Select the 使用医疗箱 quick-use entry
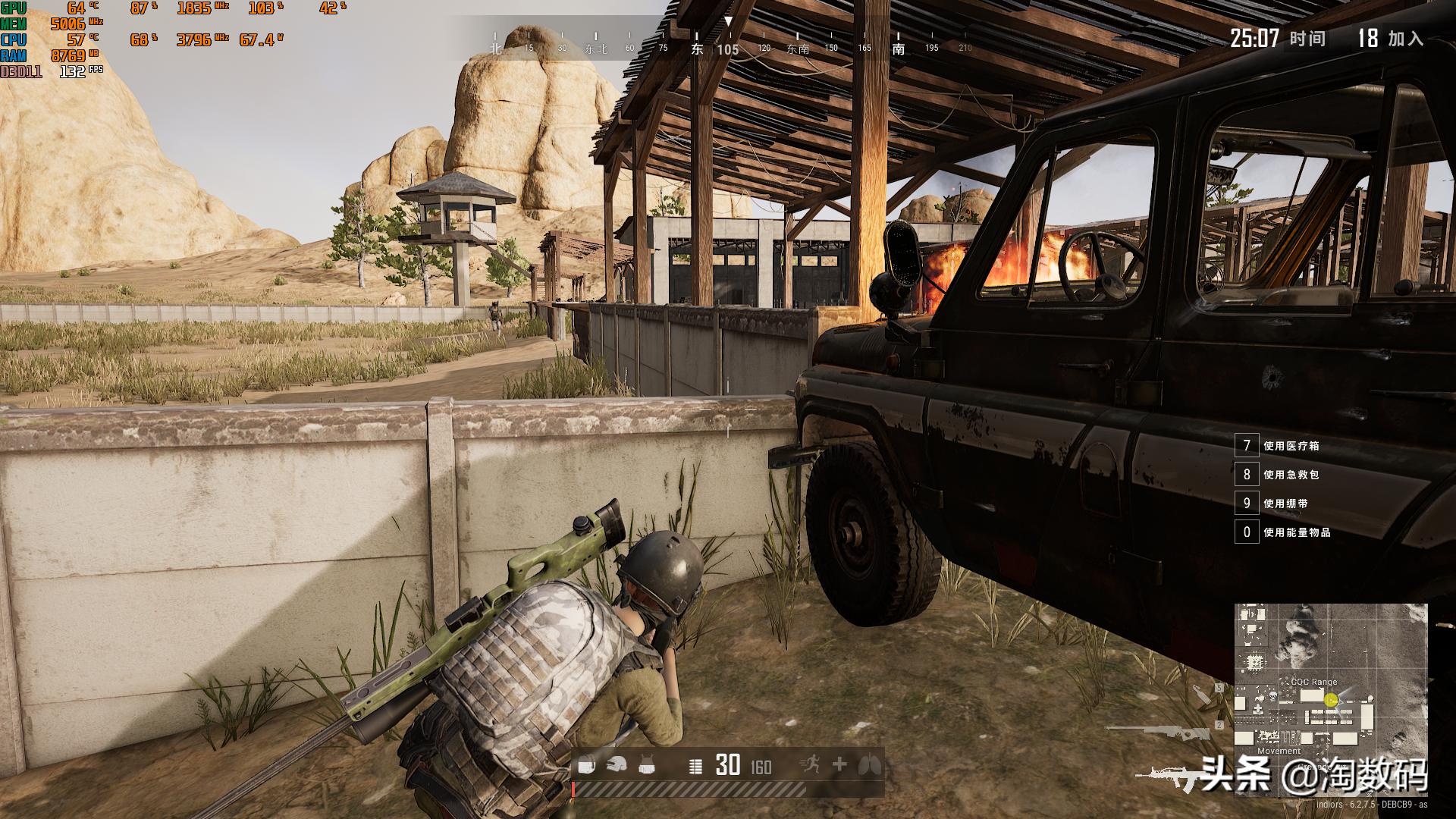The image size is (1456, 819). (x=1291, y=446)
